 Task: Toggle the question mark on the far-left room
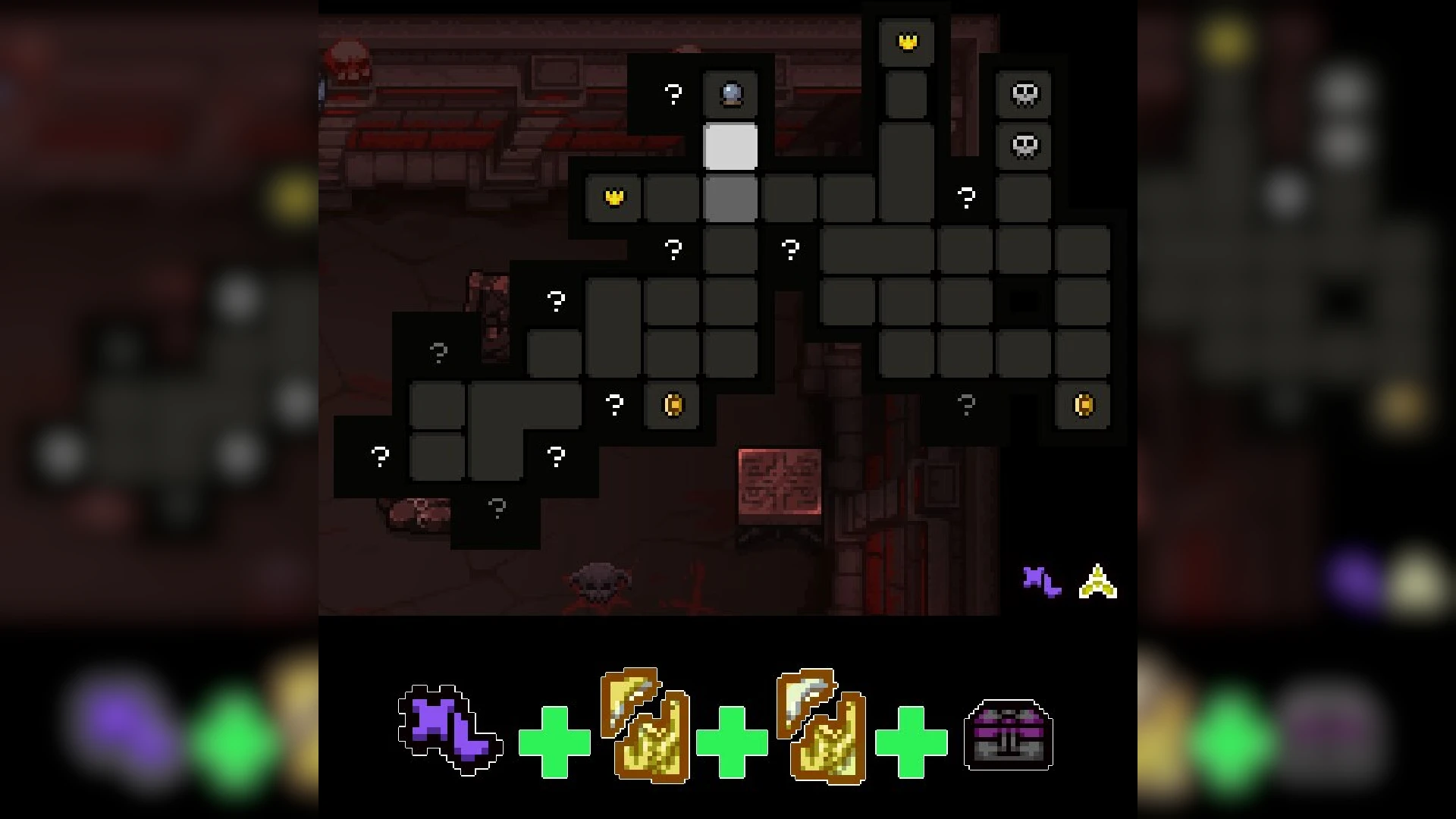(379, 455)
